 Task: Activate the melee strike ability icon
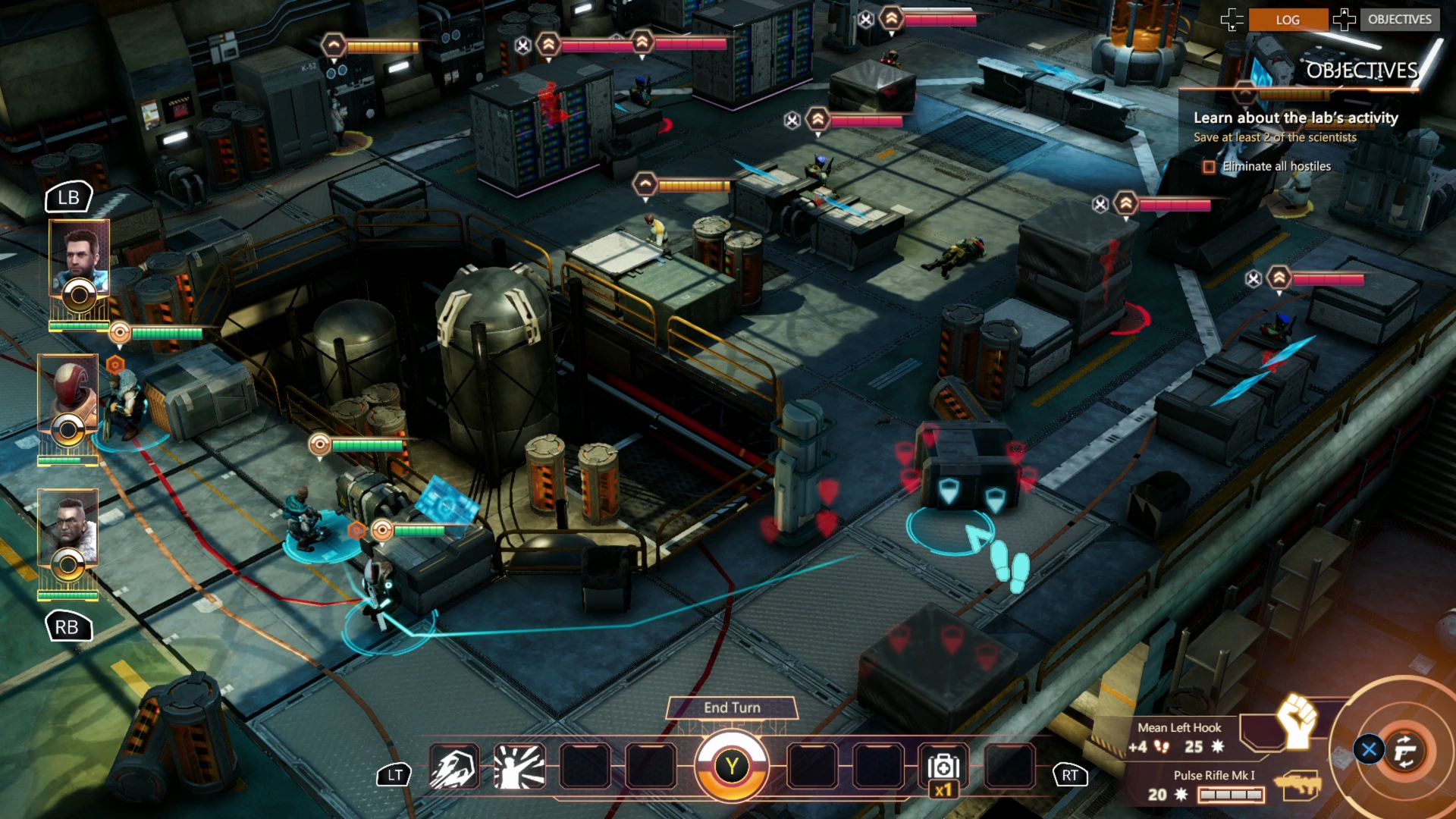(519, 767)
